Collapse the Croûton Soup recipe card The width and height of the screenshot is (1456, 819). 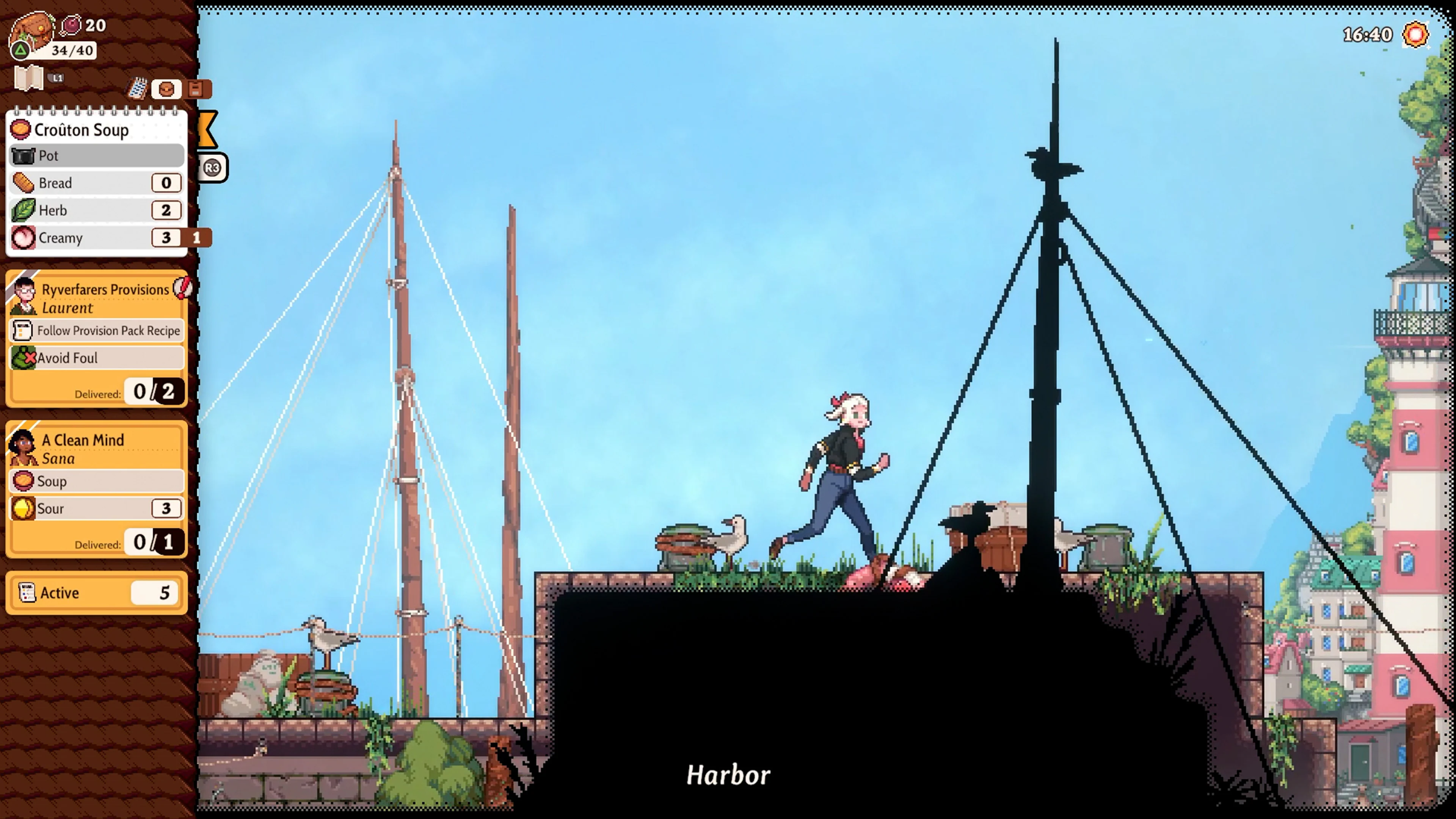[x=82, y=129]
